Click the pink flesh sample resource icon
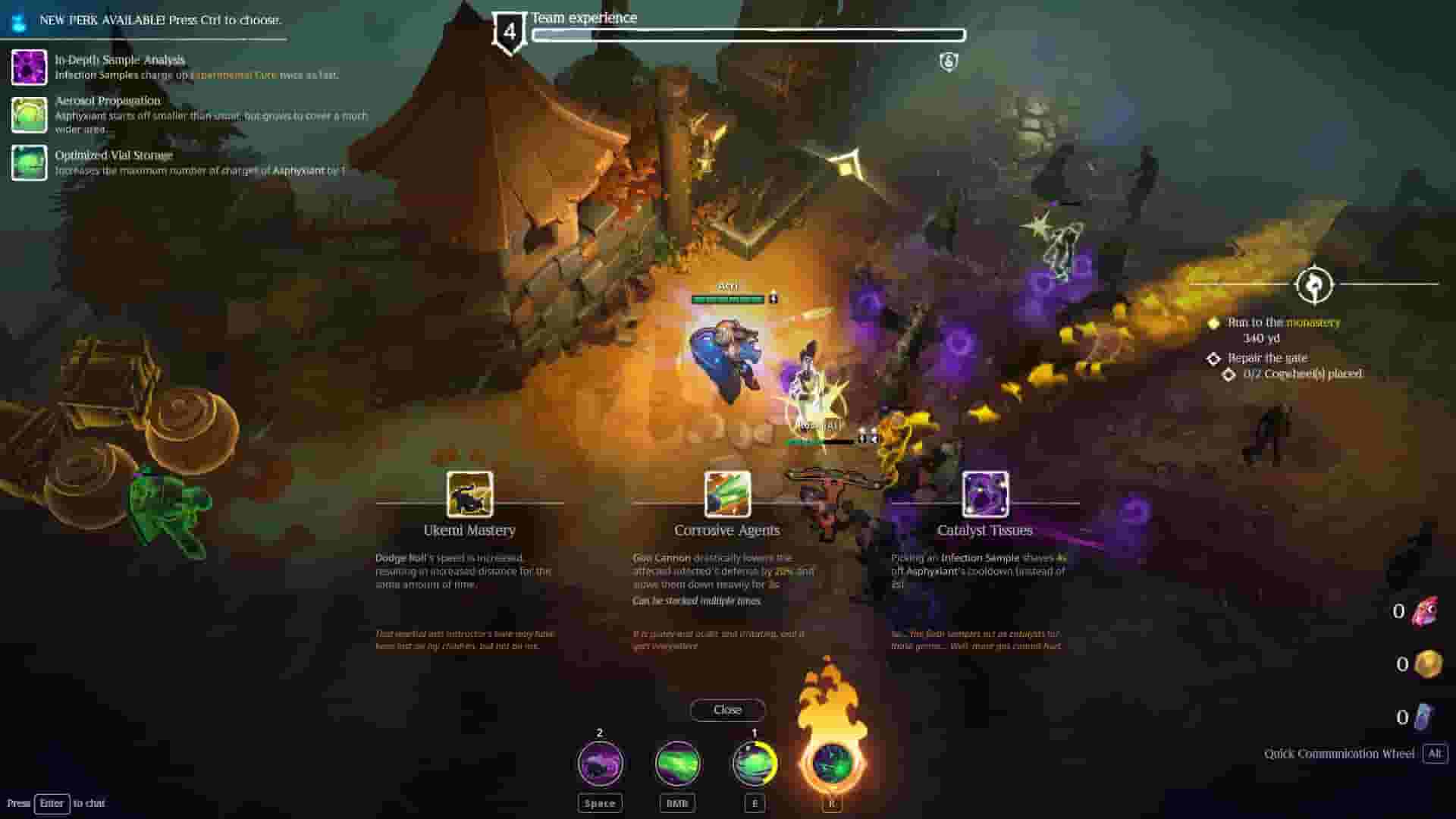 pos(1428,610)
